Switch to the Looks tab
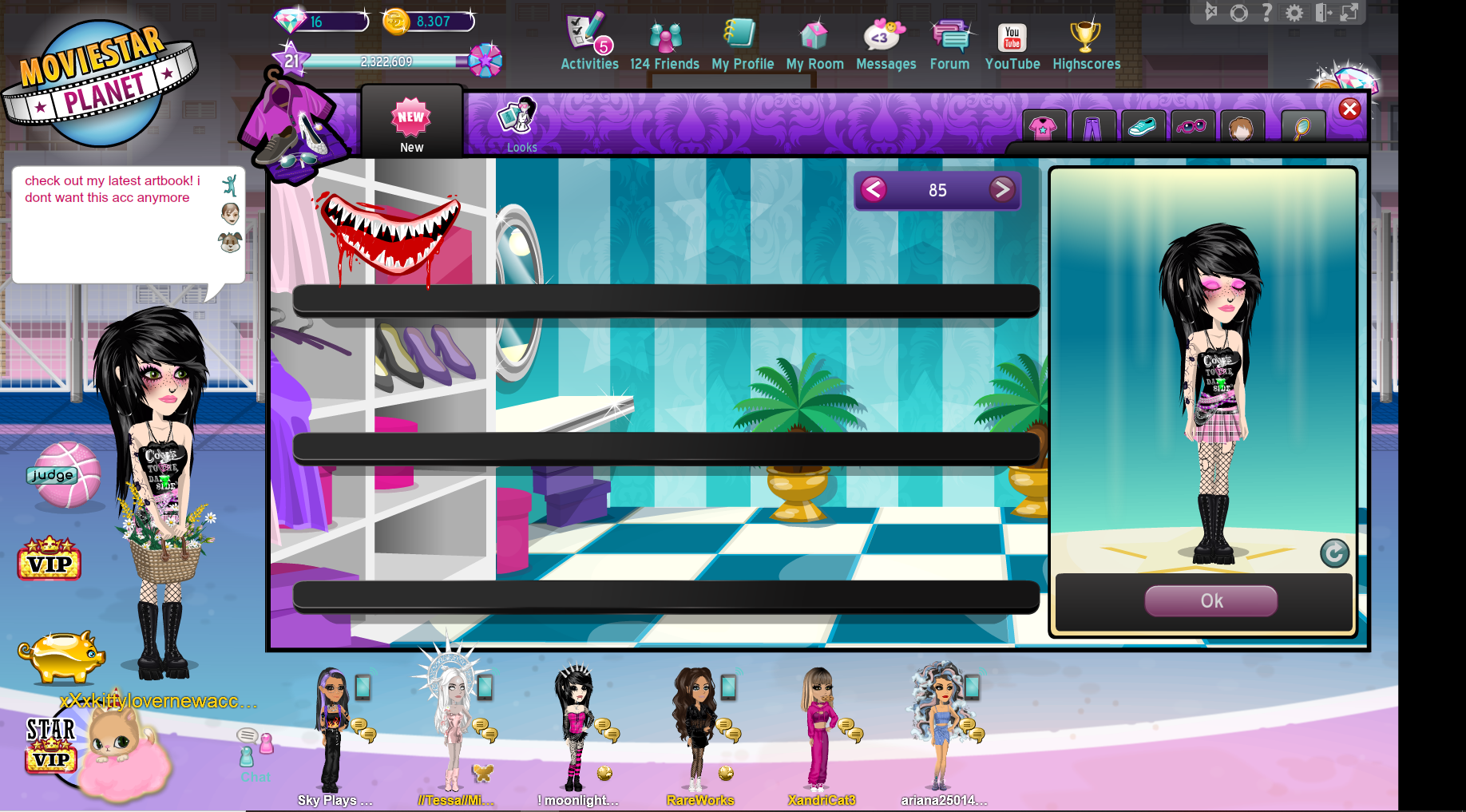 pyautogui.click(x=521, y=124)
